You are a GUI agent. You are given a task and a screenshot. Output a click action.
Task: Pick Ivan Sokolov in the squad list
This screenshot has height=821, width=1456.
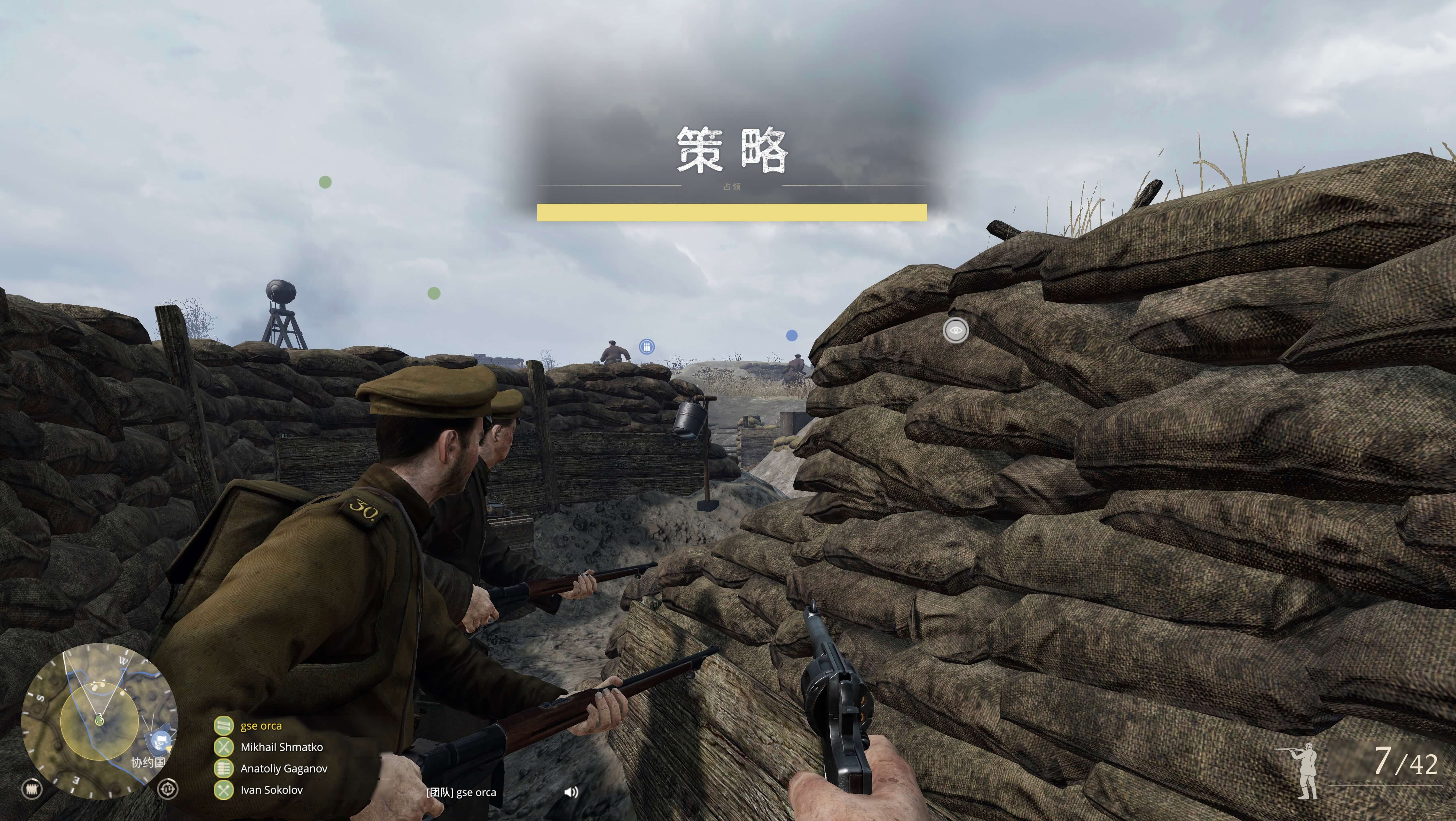pyautogui.click(x=271, y=790)
